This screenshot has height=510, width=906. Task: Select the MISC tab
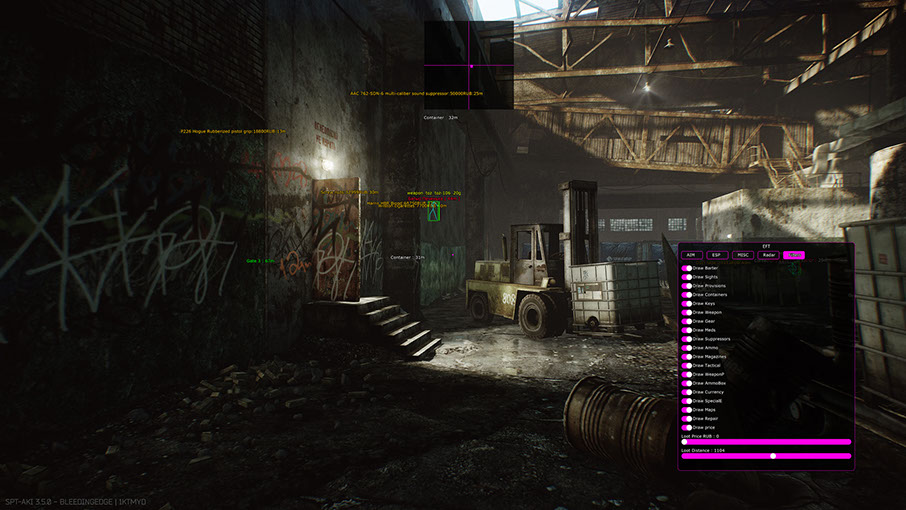(x=742, y=255)
